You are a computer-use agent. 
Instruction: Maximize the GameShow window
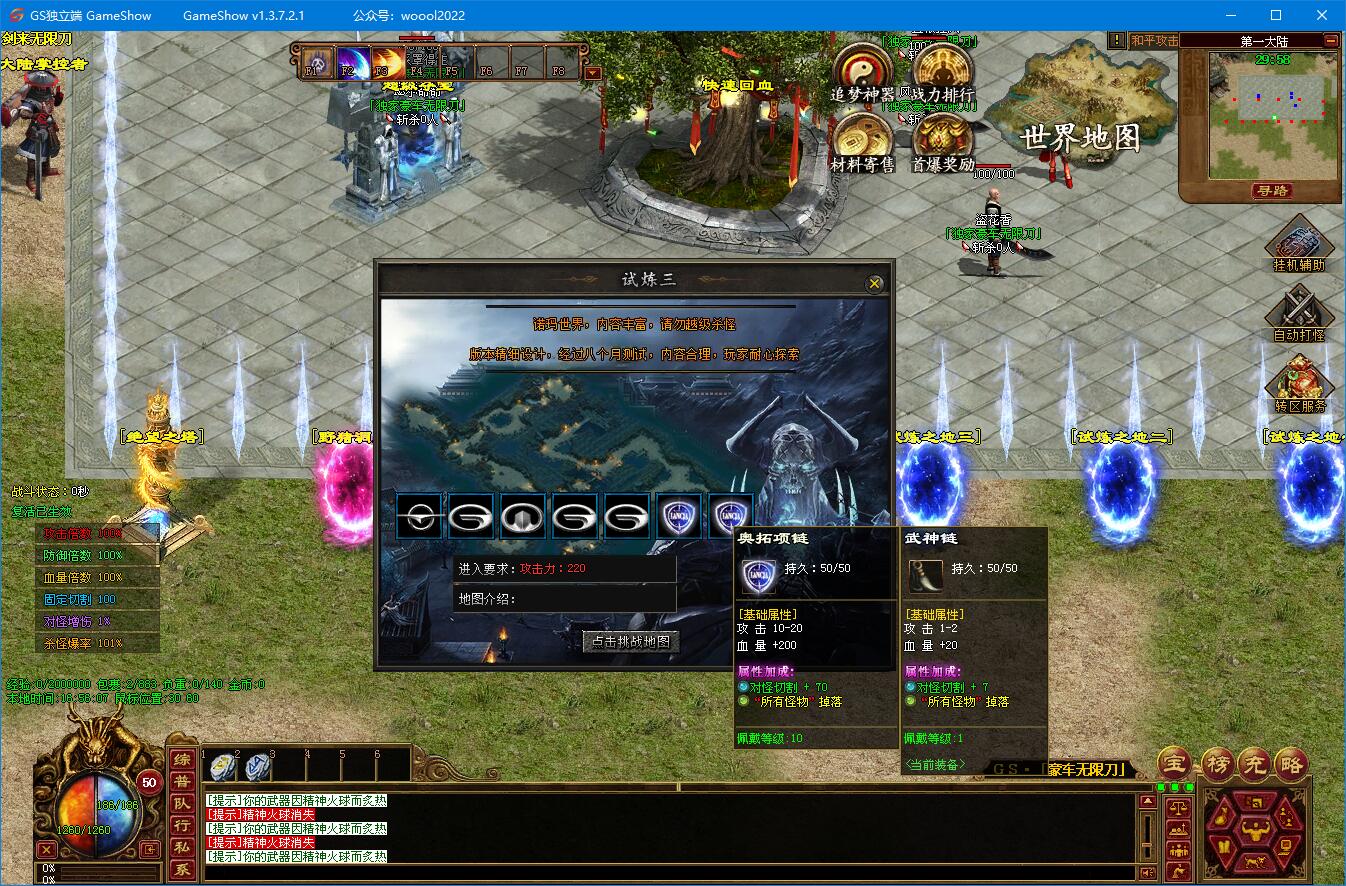(x=1276, y=15)
